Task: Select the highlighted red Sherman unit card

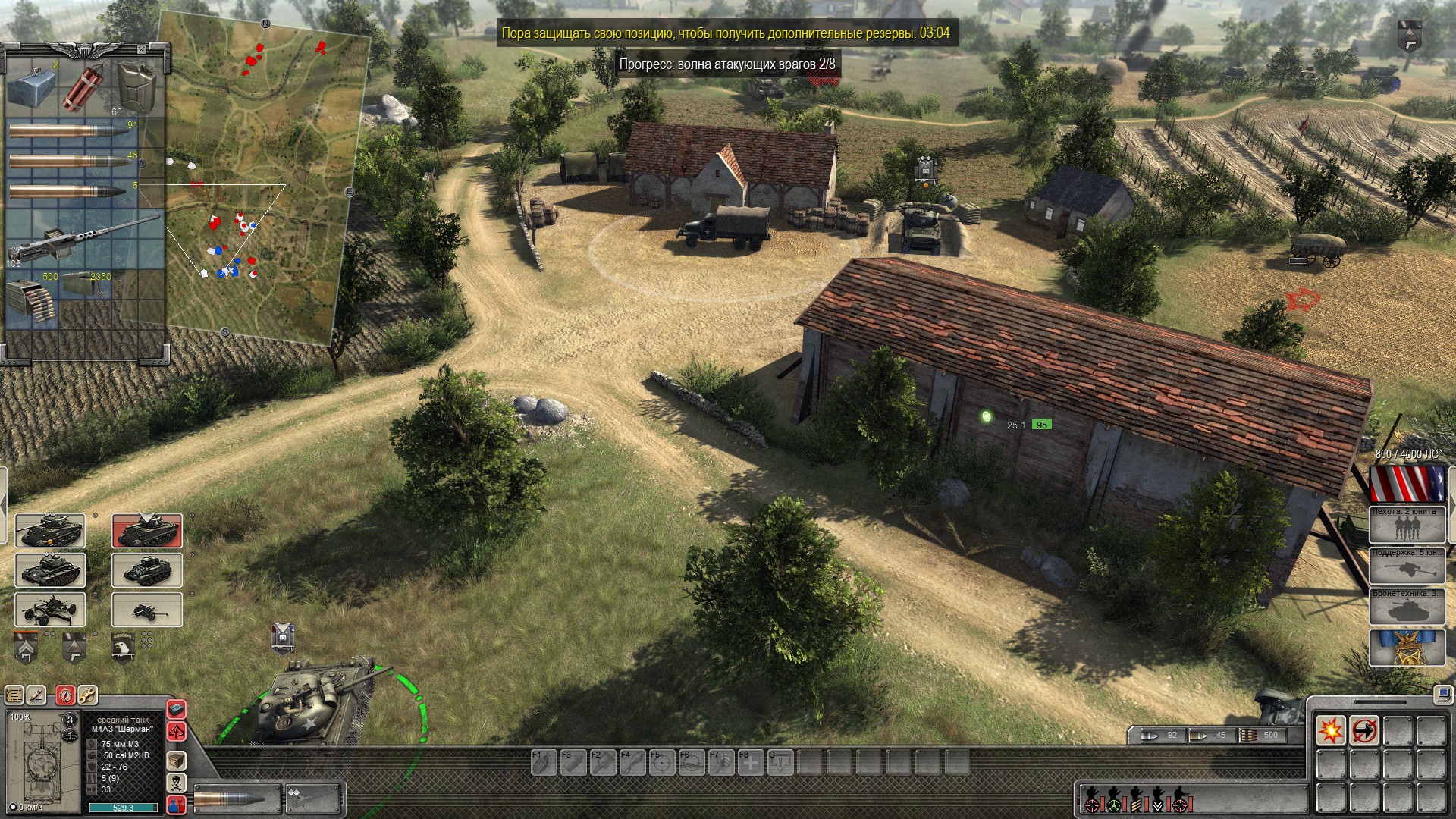Action: [x=147, y=530]
